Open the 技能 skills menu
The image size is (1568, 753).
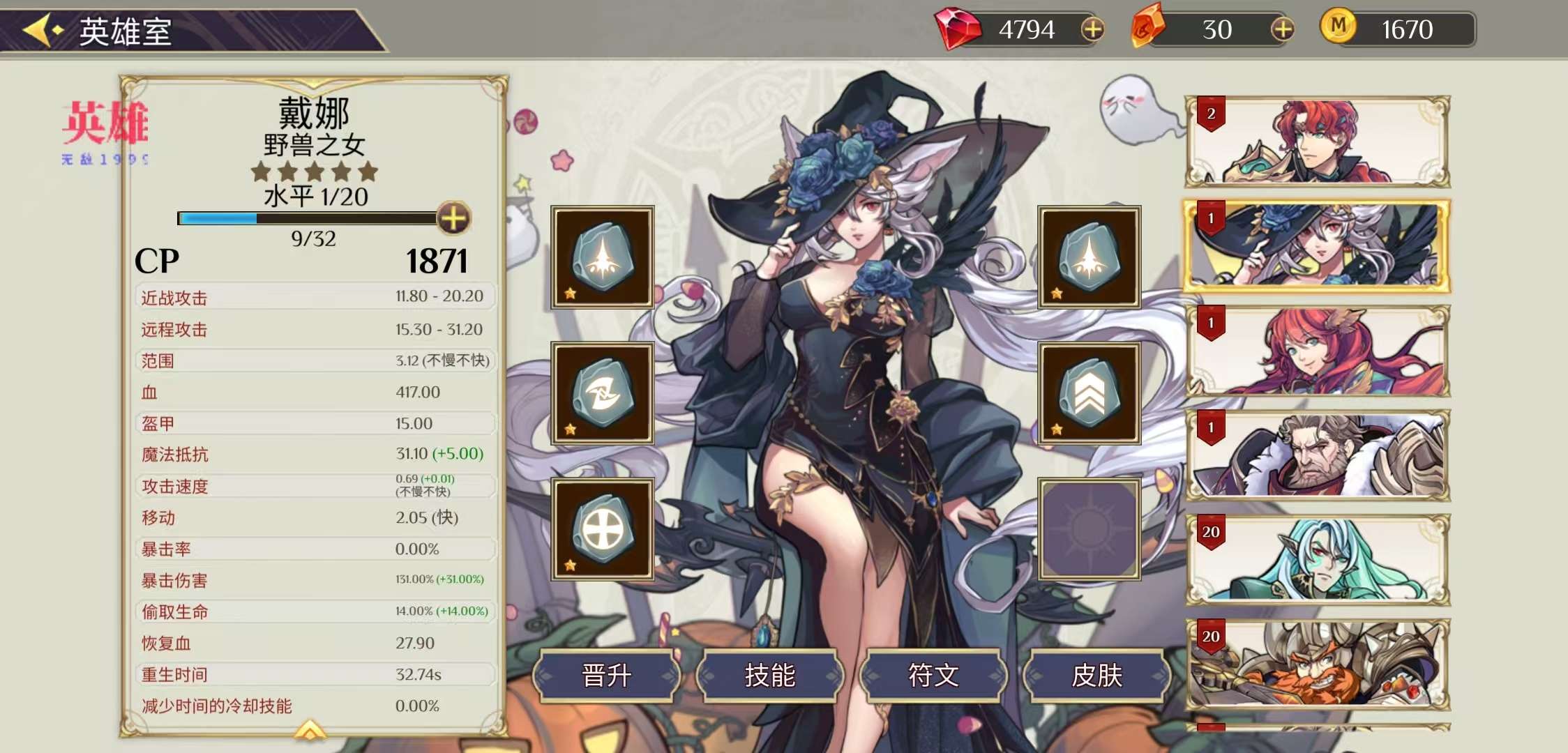pos(770,675)
